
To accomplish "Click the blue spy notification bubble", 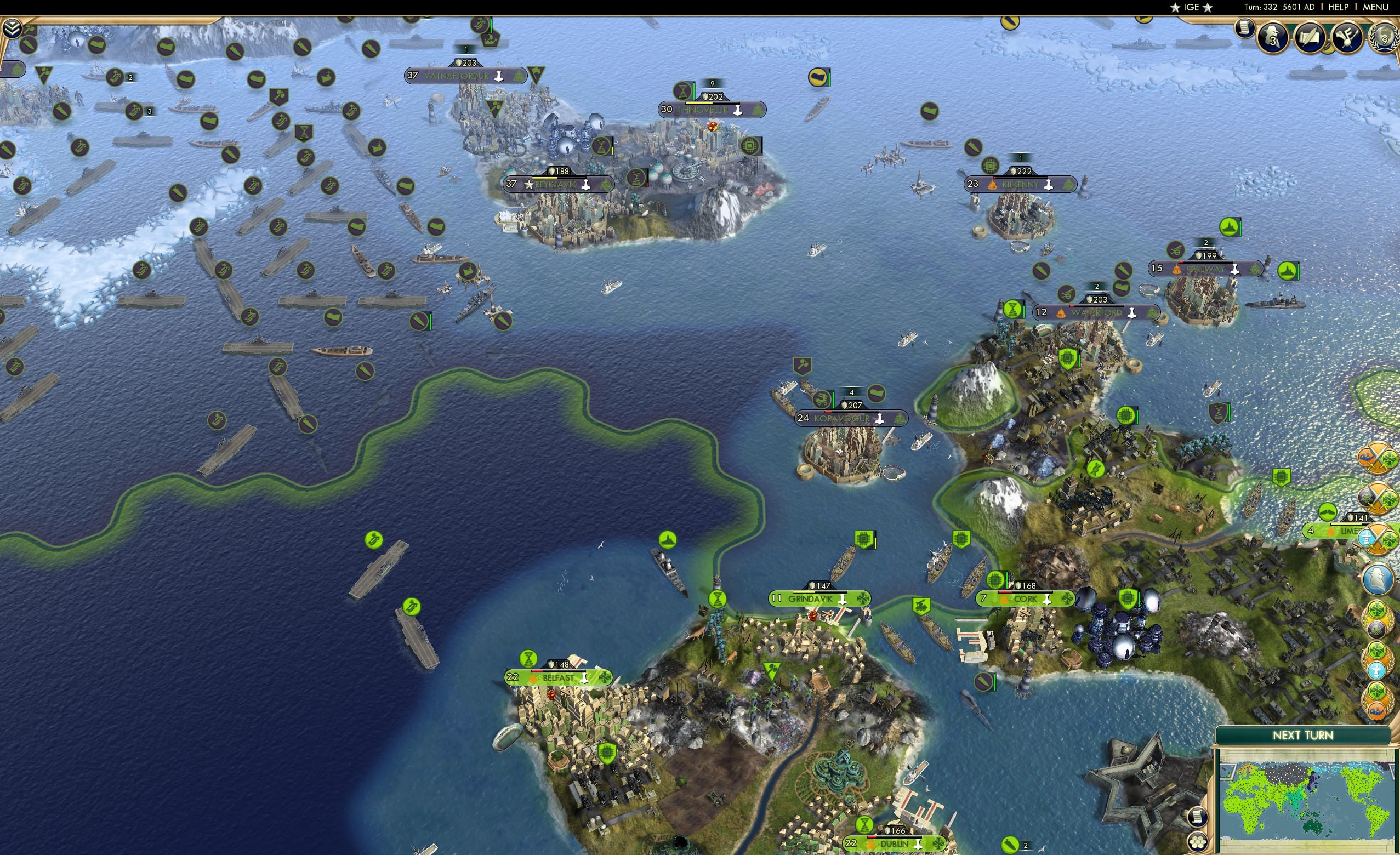I will [x=1379, y=577].
